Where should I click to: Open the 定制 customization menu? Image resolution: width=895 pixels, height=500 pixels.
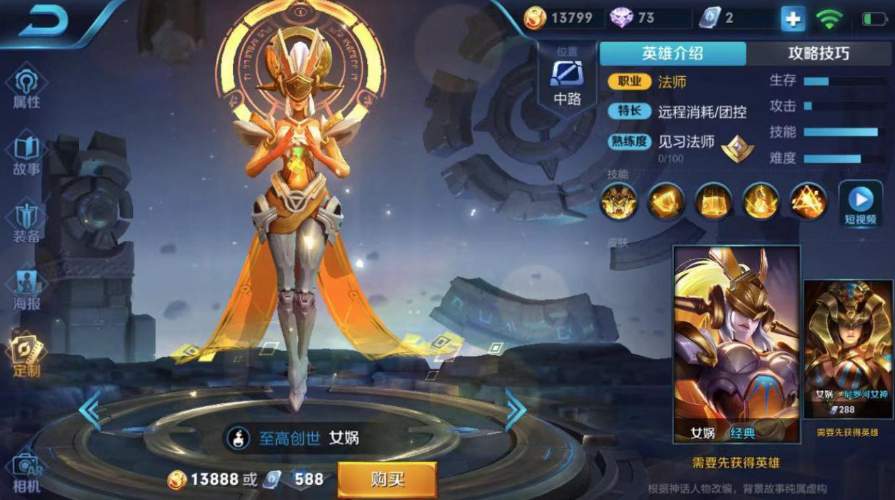point(25,355)
